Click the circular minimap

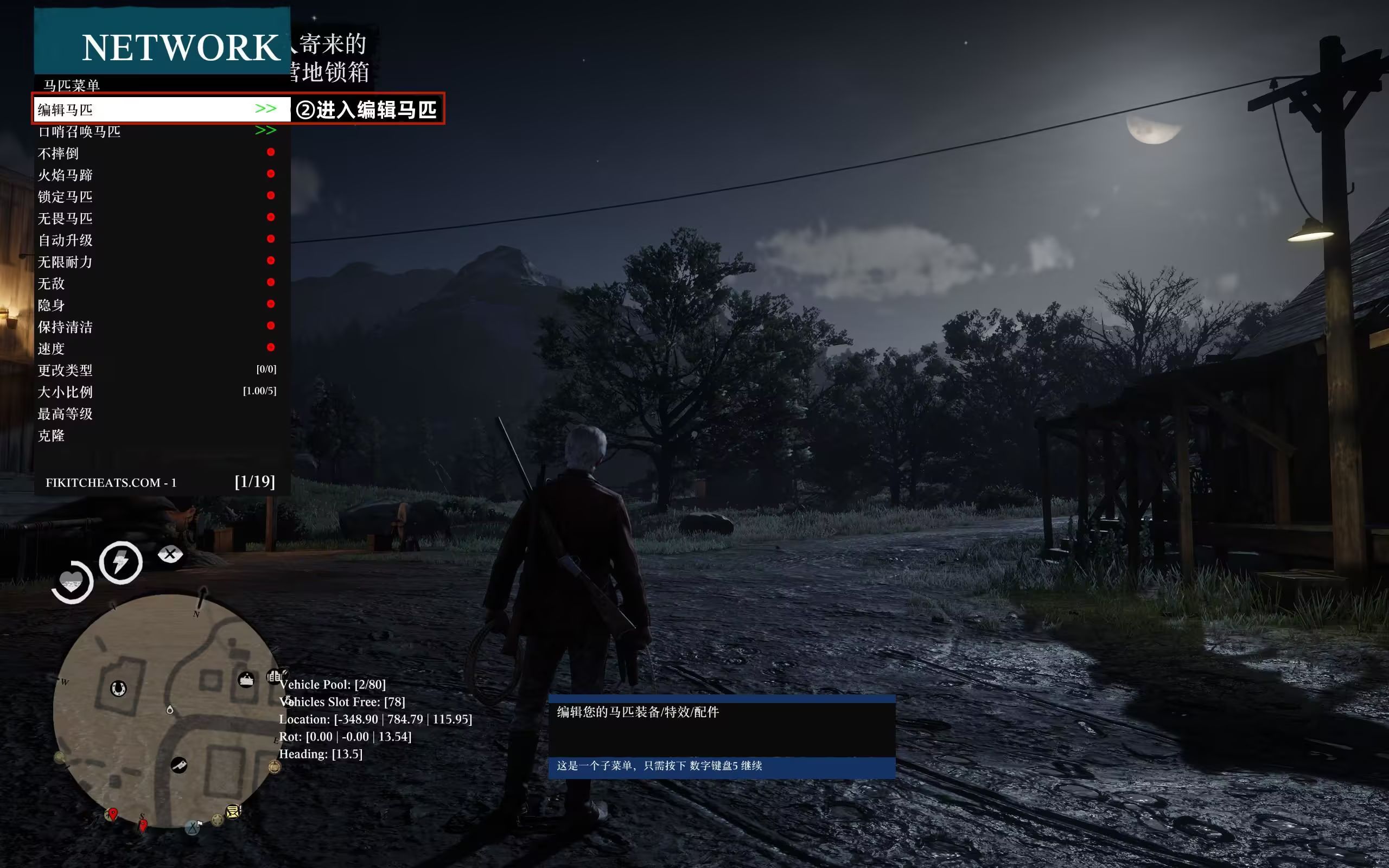point(167,712)
